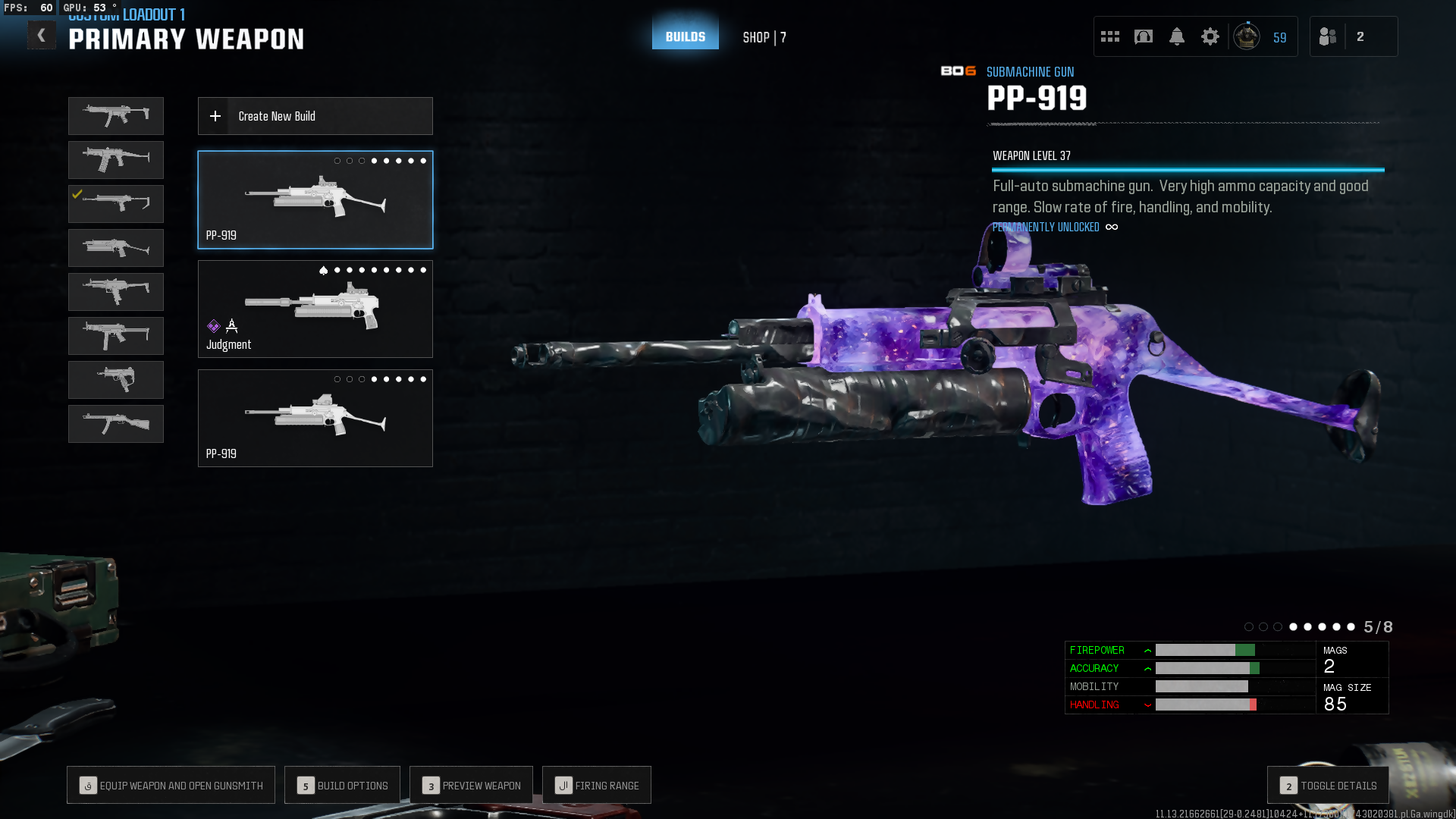Screen dimensions: 1456x819
Task: Open the grid menu icon
Action: [x=1110, y=36]
